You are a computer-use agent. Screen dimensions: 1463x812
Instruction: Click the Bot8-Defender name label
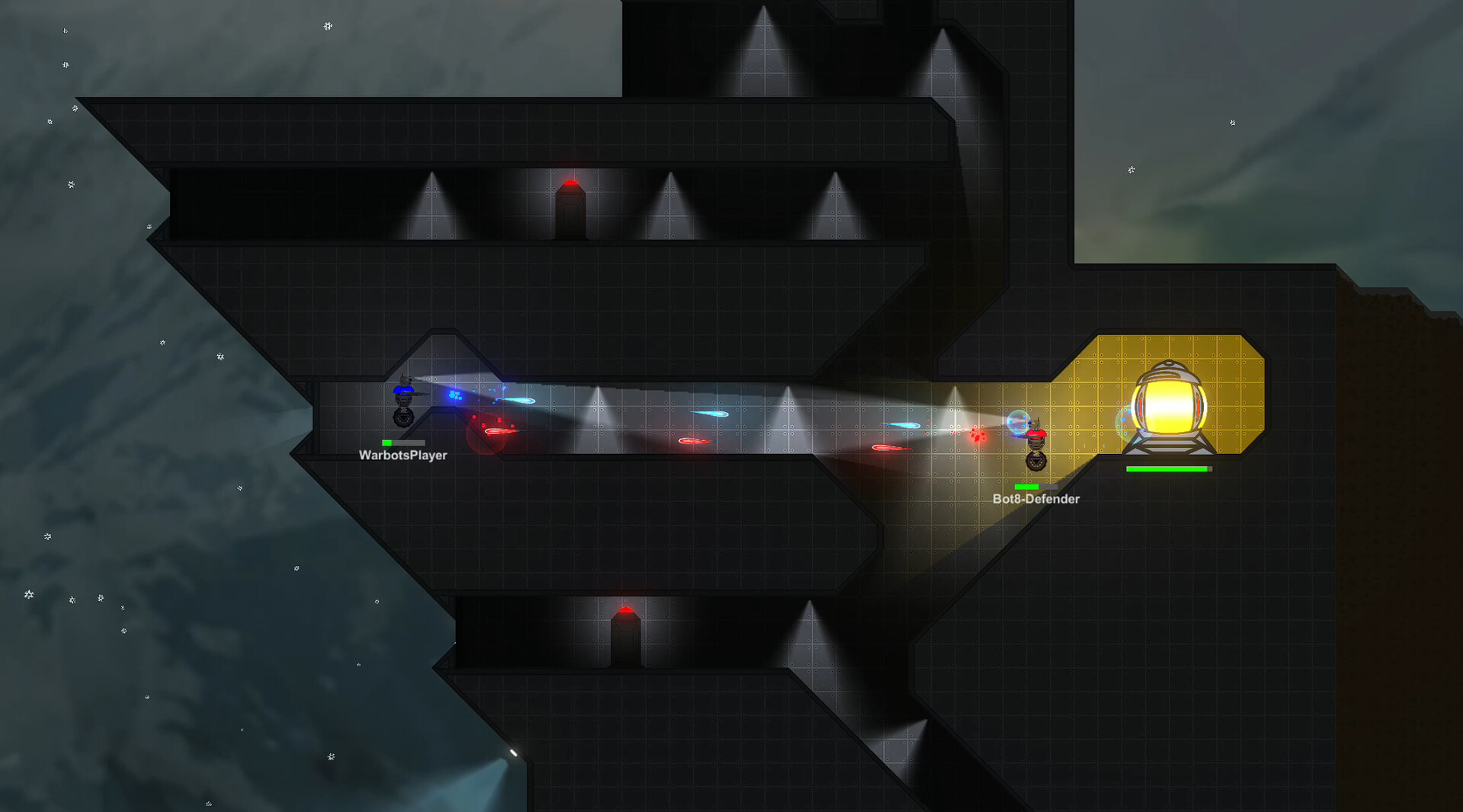[1036, 499]
